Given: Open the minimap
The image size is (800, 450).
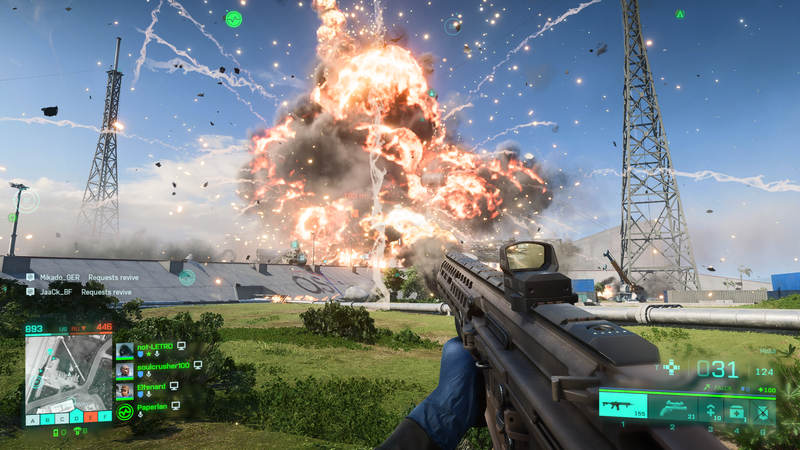Looking at the screenshot, I should [x=68, y=372].
